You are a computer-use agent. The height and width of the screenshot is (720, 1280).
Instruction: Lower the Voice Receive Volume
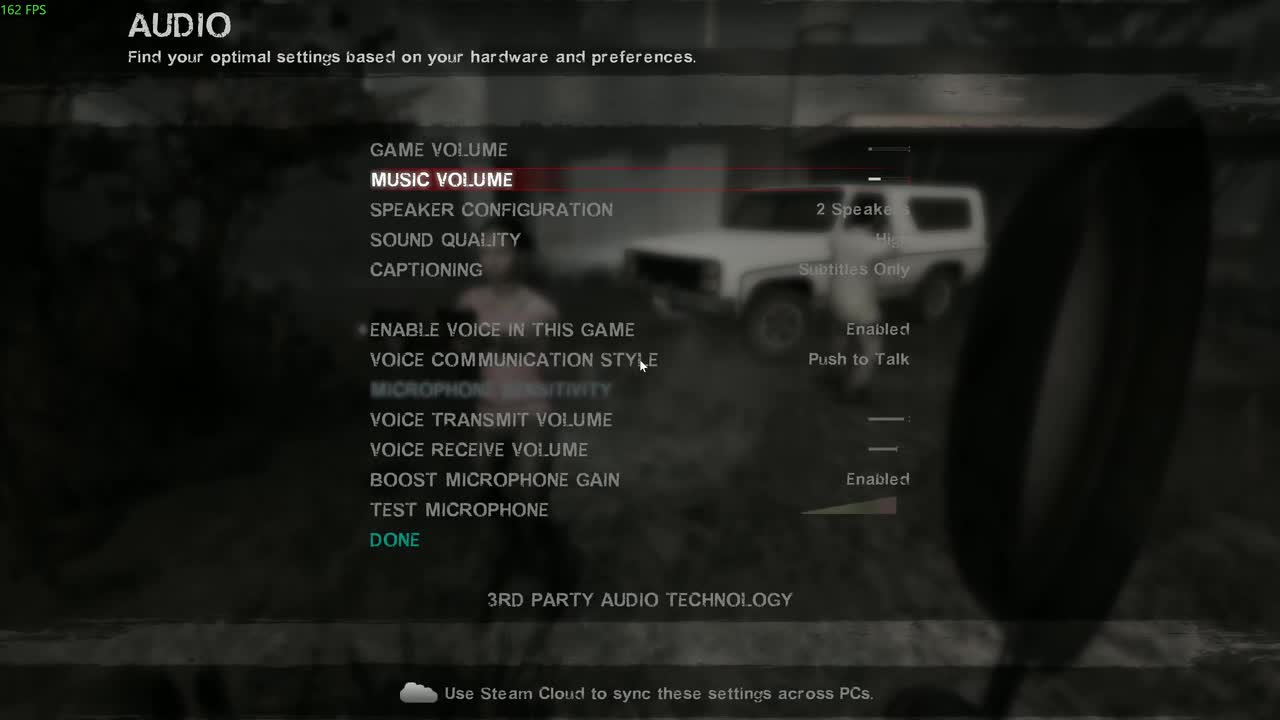pos(880,449)
